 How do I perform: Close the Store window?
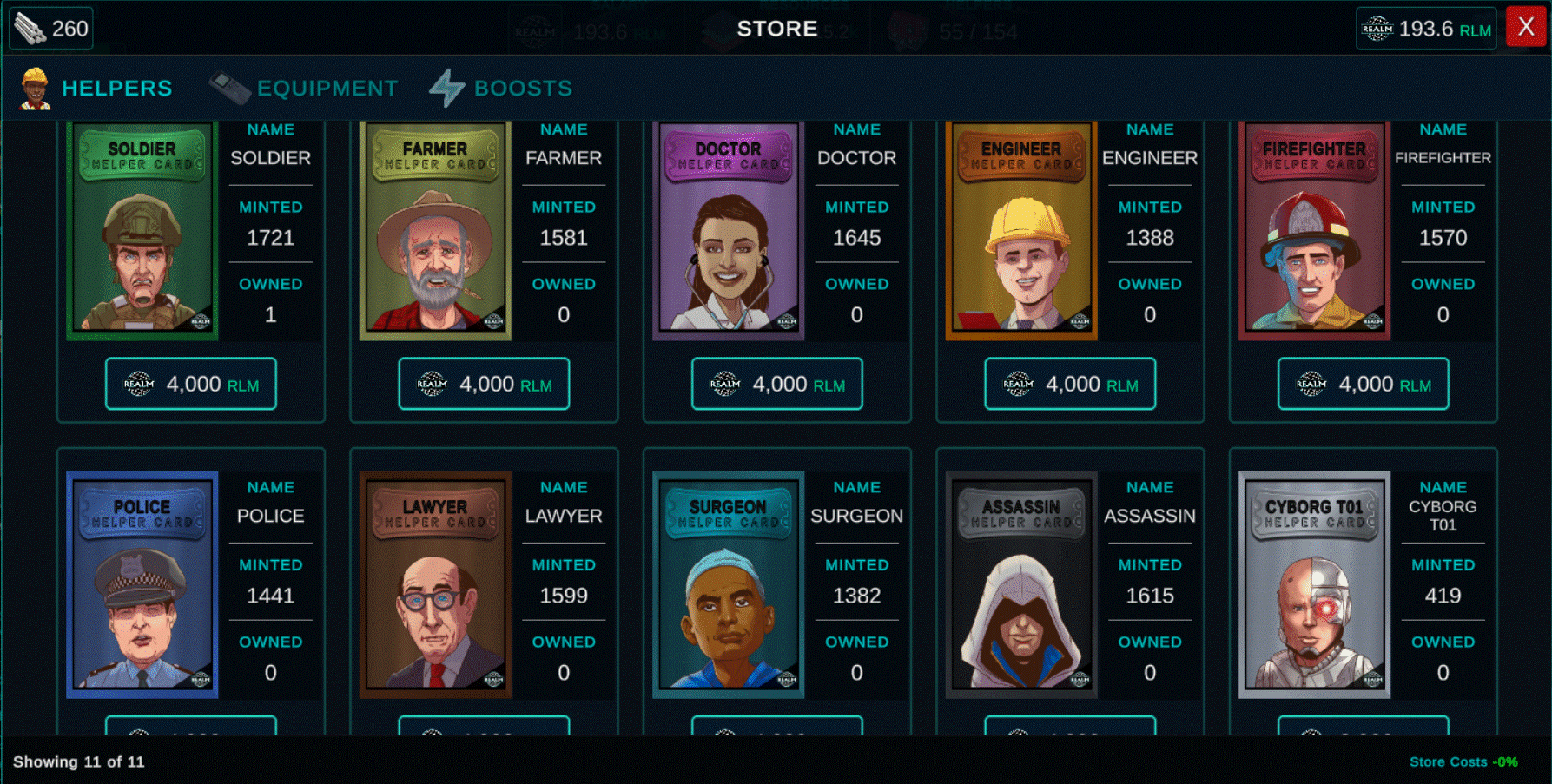tap(1525, 28)
